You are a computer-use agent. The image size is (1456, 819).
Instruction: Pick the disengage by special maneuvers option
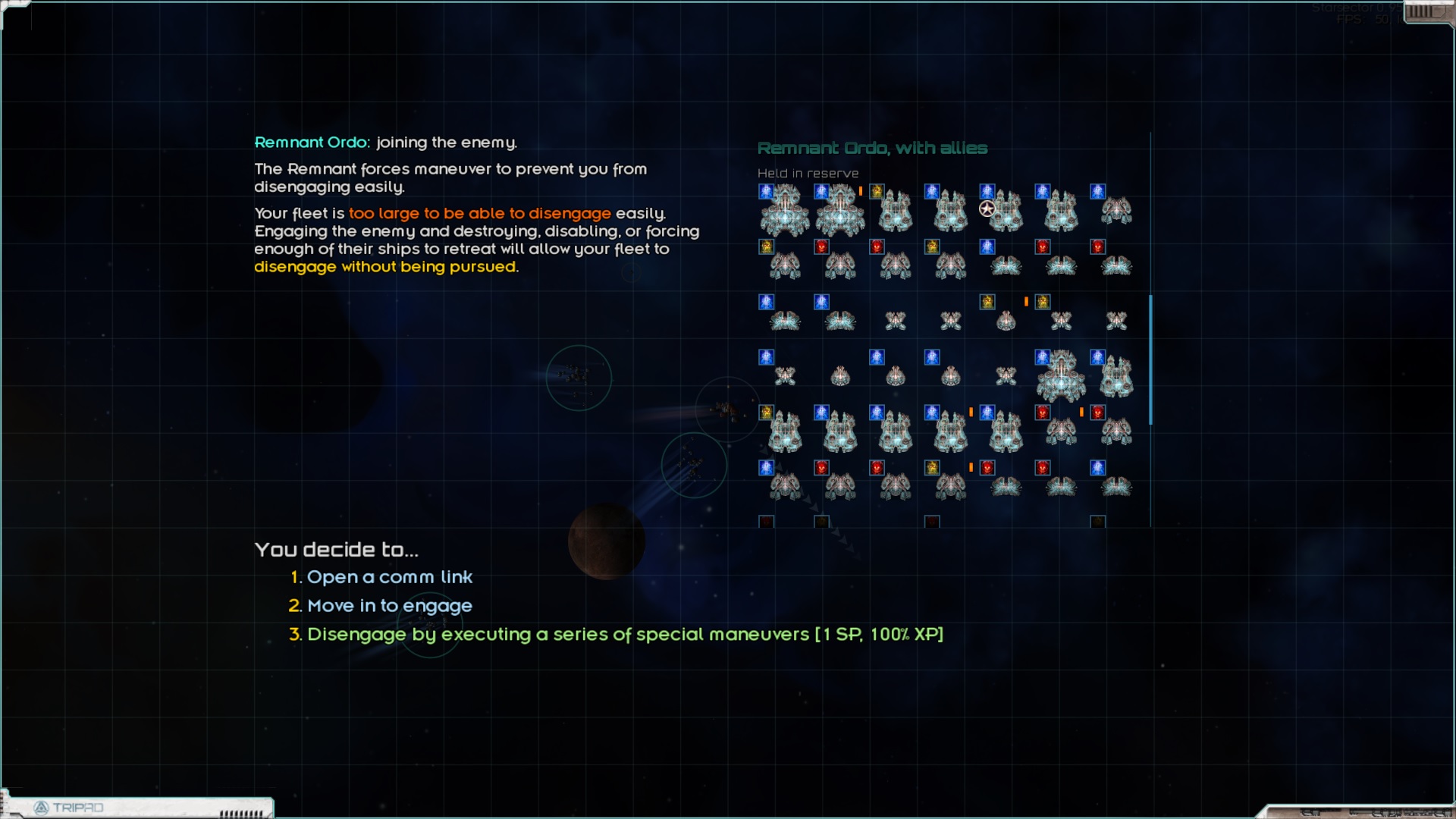click(625, 635)
